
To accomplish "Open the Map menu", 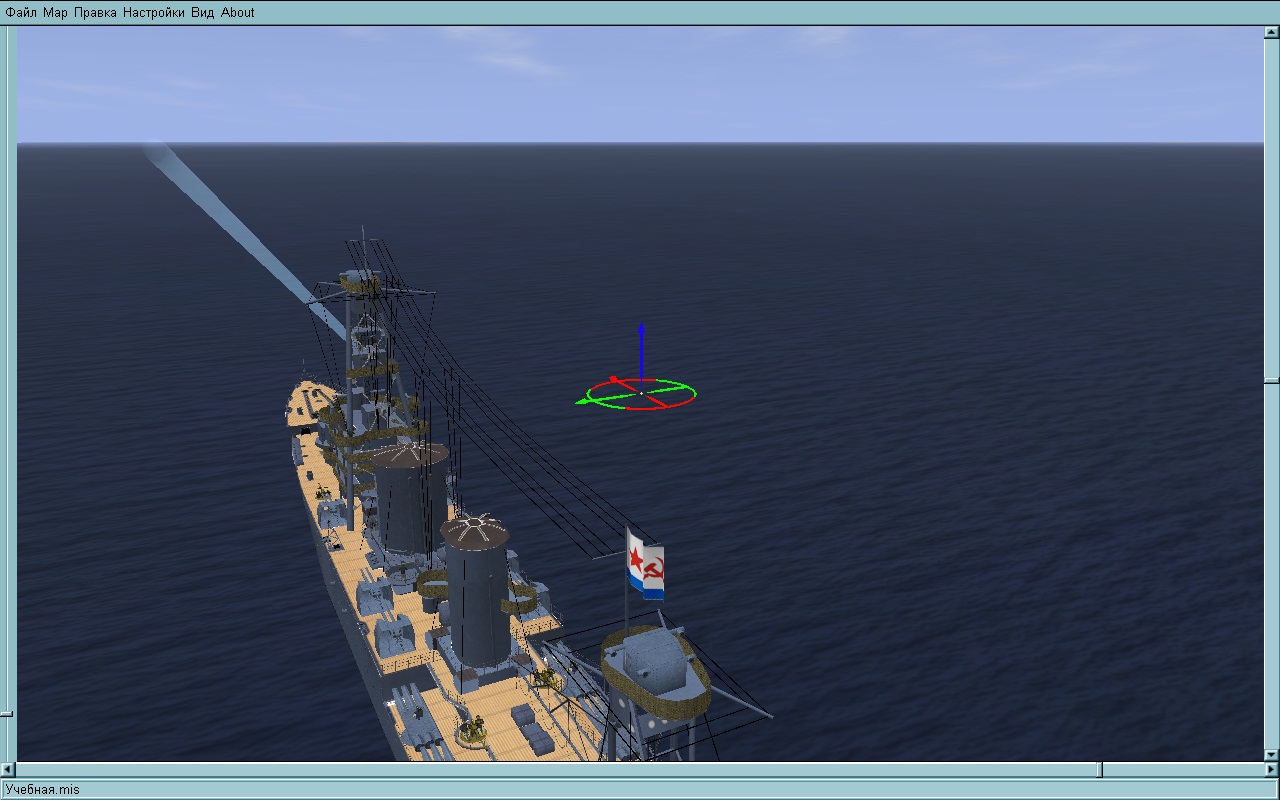I will (x=55, y=12).
